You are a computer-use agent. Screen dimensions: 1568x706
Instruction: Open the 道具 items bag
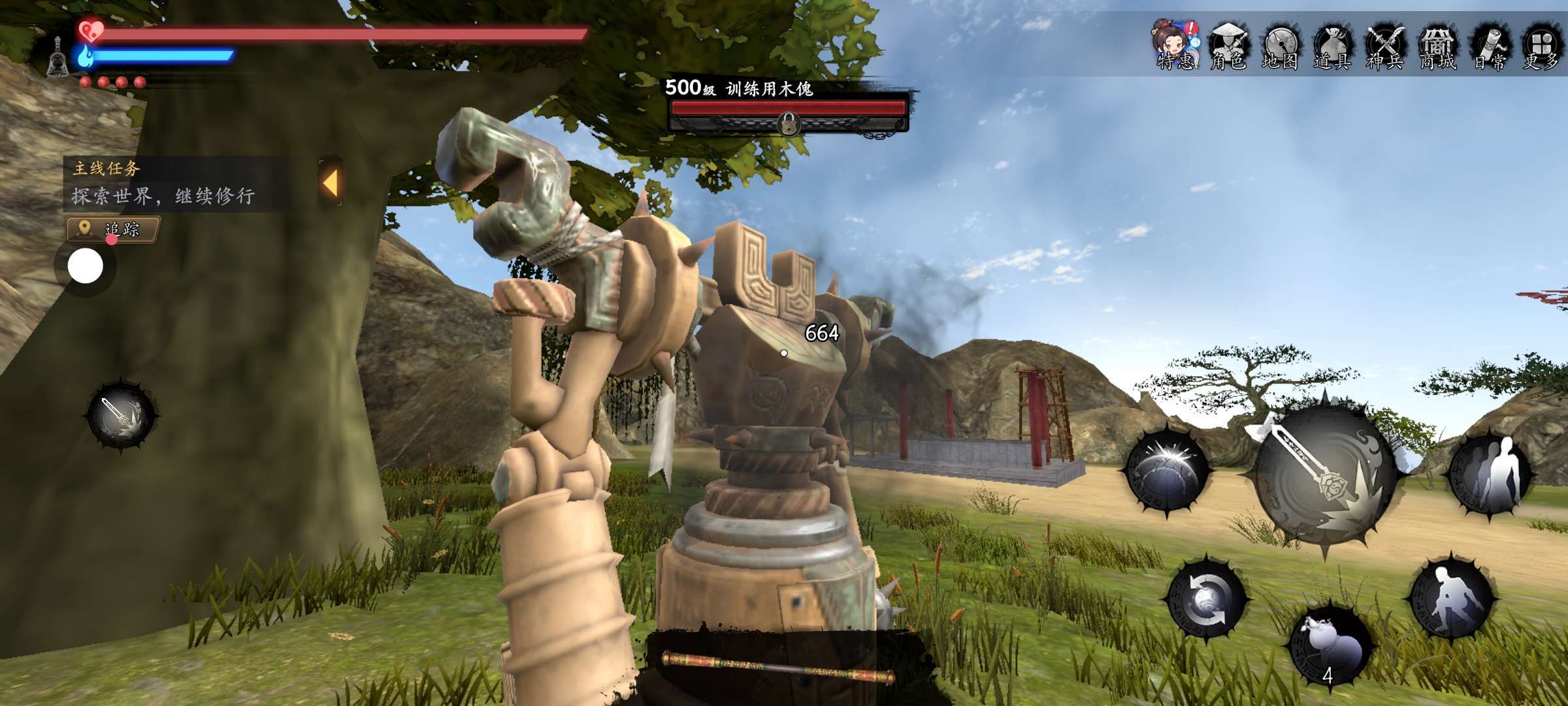tap(1331, 46)
